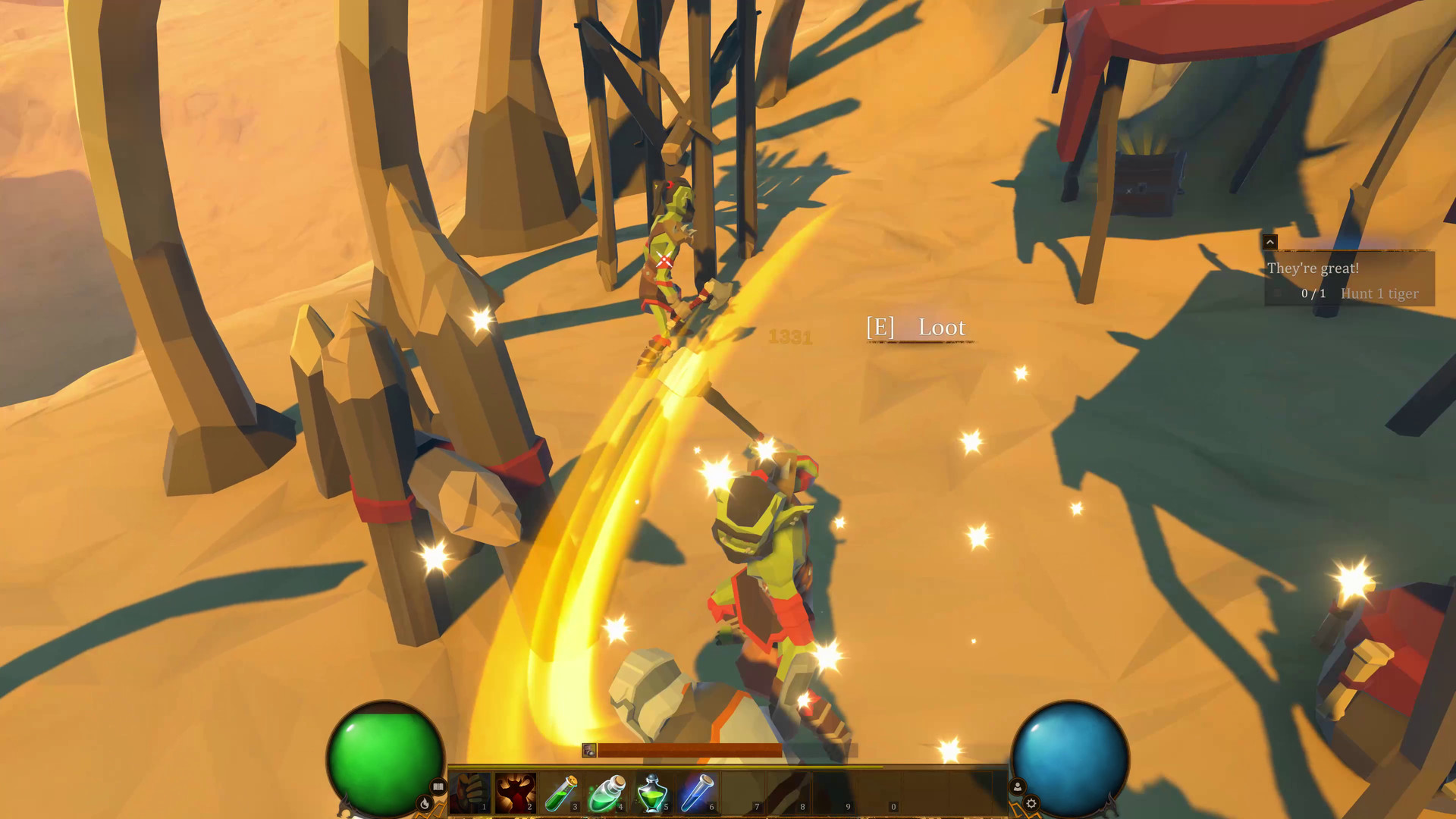Click the enemy health bar
Screen dimensions: 1456x819
pos(690,750)
